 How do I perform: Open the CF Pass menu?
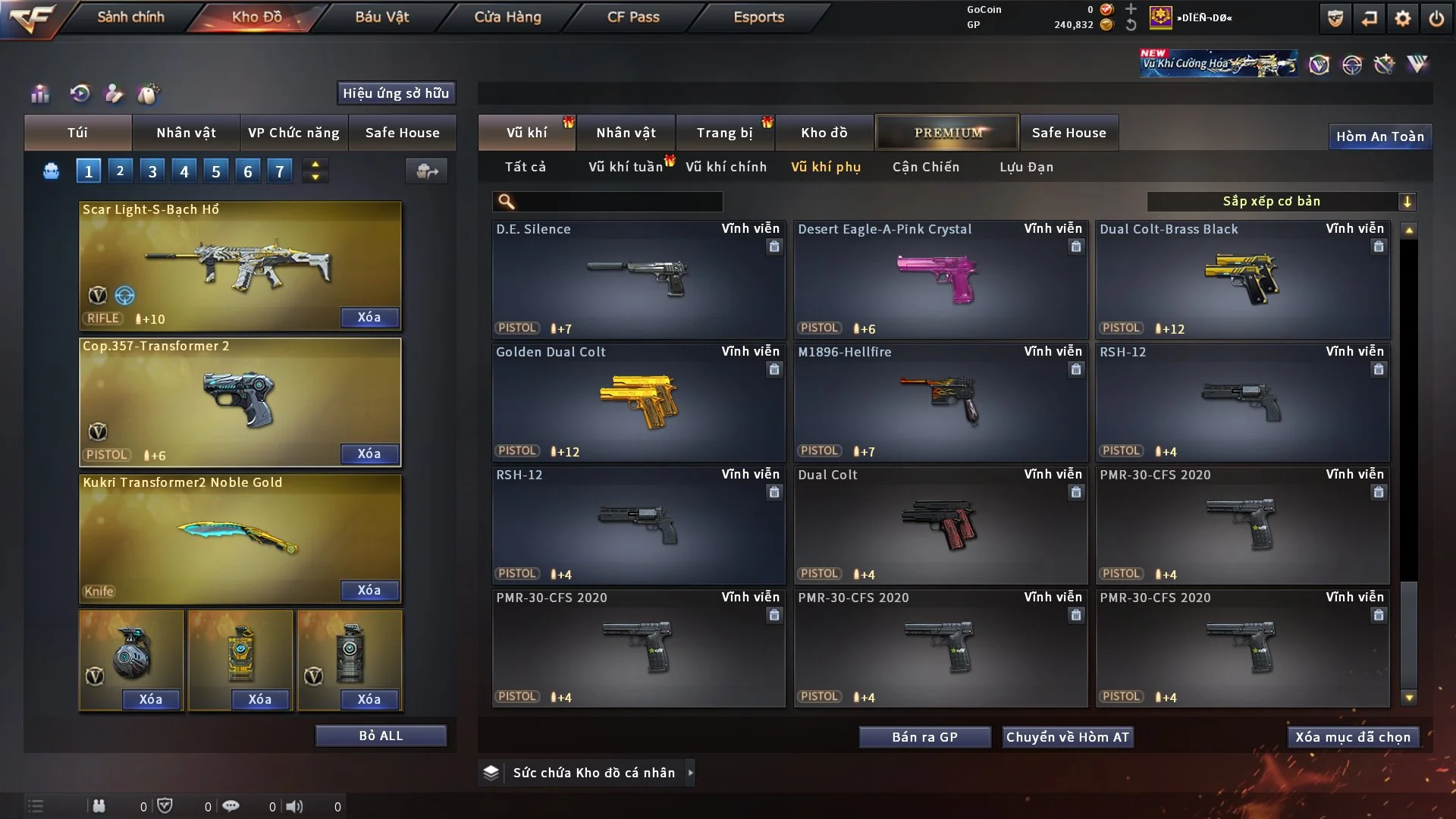click(x=633, y=17)
